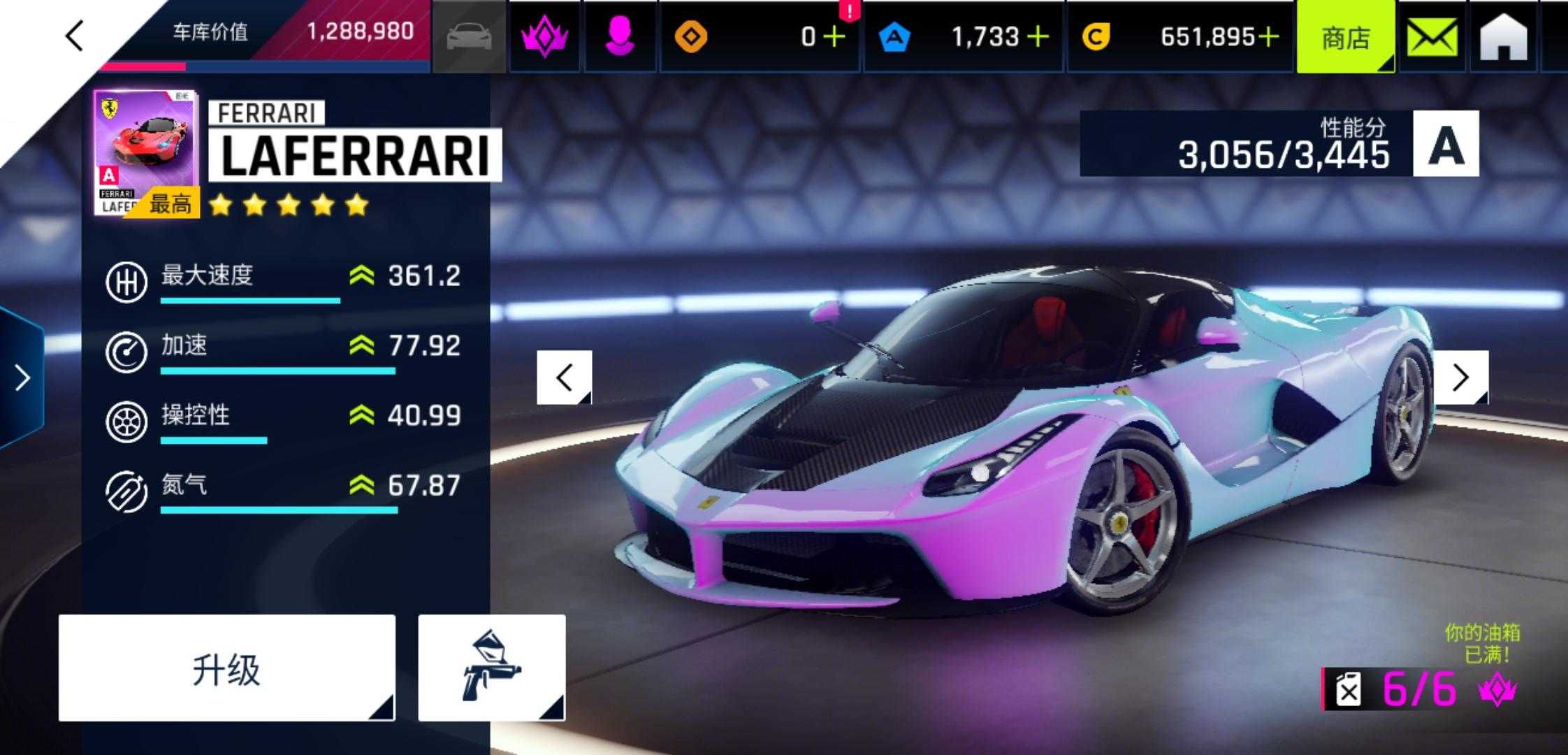Tap the fuel tank 6/6 indicator
The height and width of the screenshot is (755, 1568).
[x=1418, y=689]
